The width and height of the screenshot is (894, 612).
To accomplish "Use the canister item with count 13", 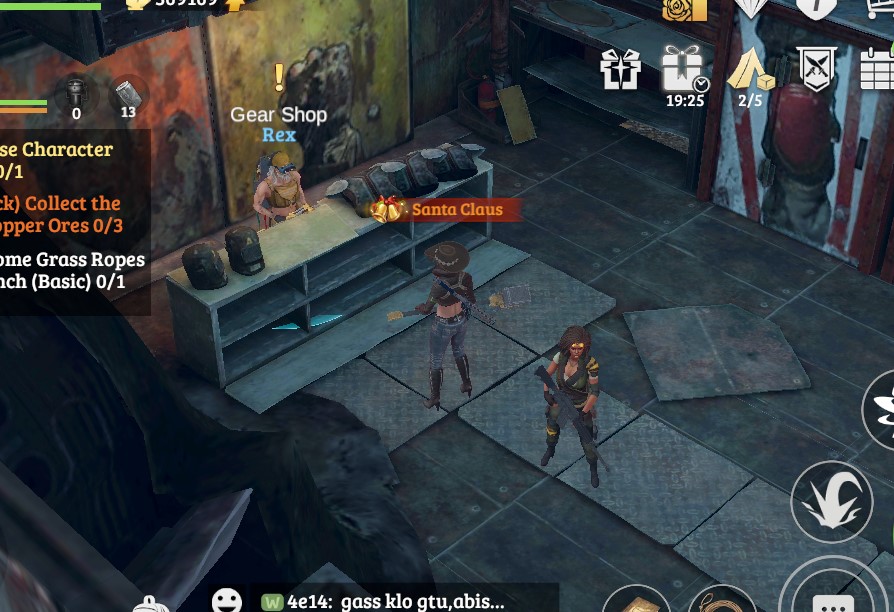I will pos(127,97).
